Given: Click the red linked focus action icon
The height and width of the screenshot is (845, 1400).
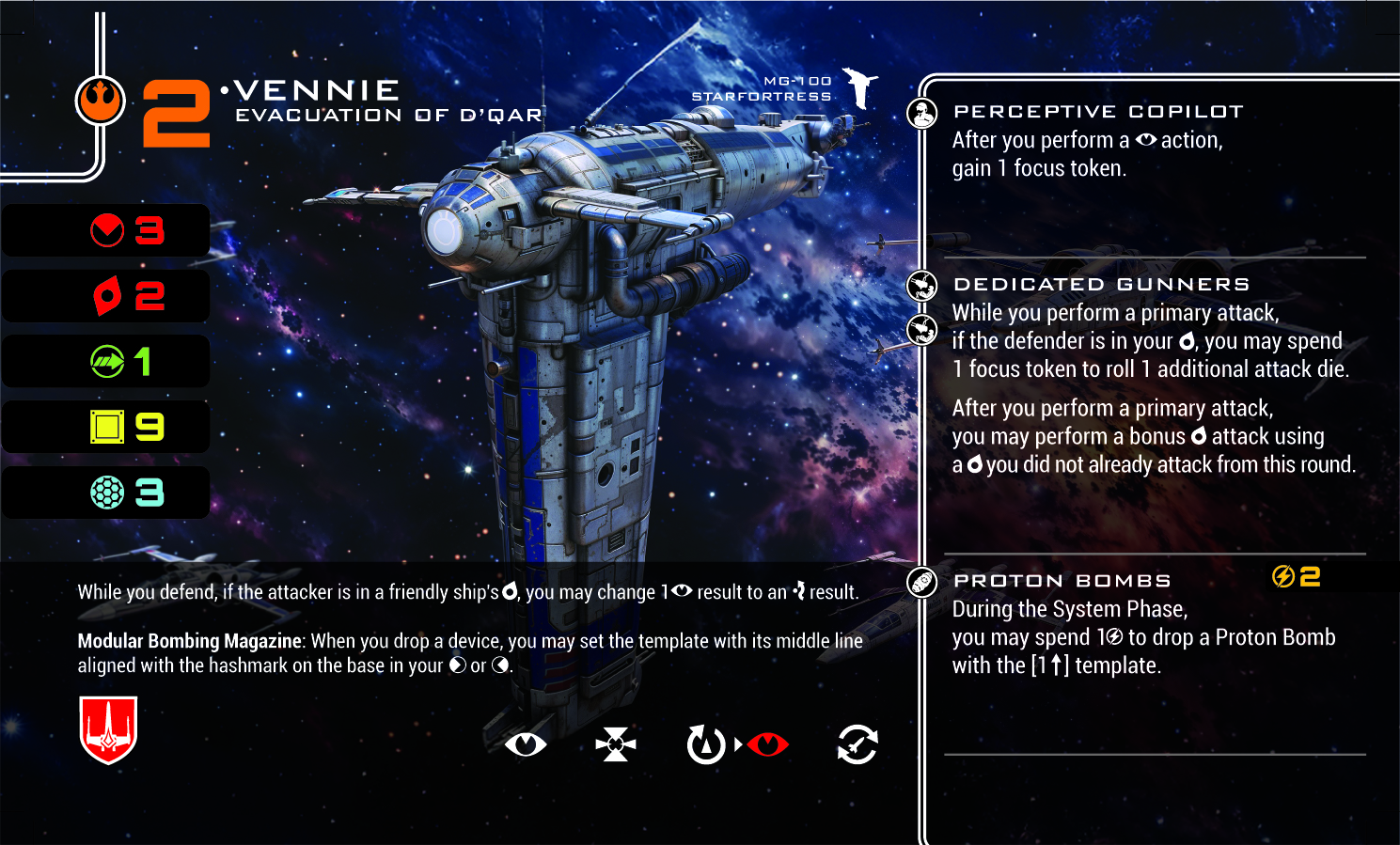Looking at the screenshot, I should point(768,745).
